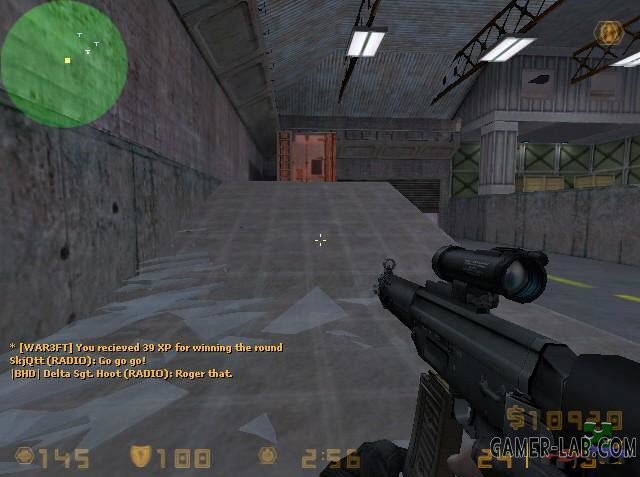Image resolution: width=640 pixels, height=477 pixels.
Task: Select the WAR3FT XP chat message
Action: coord(146,347)
